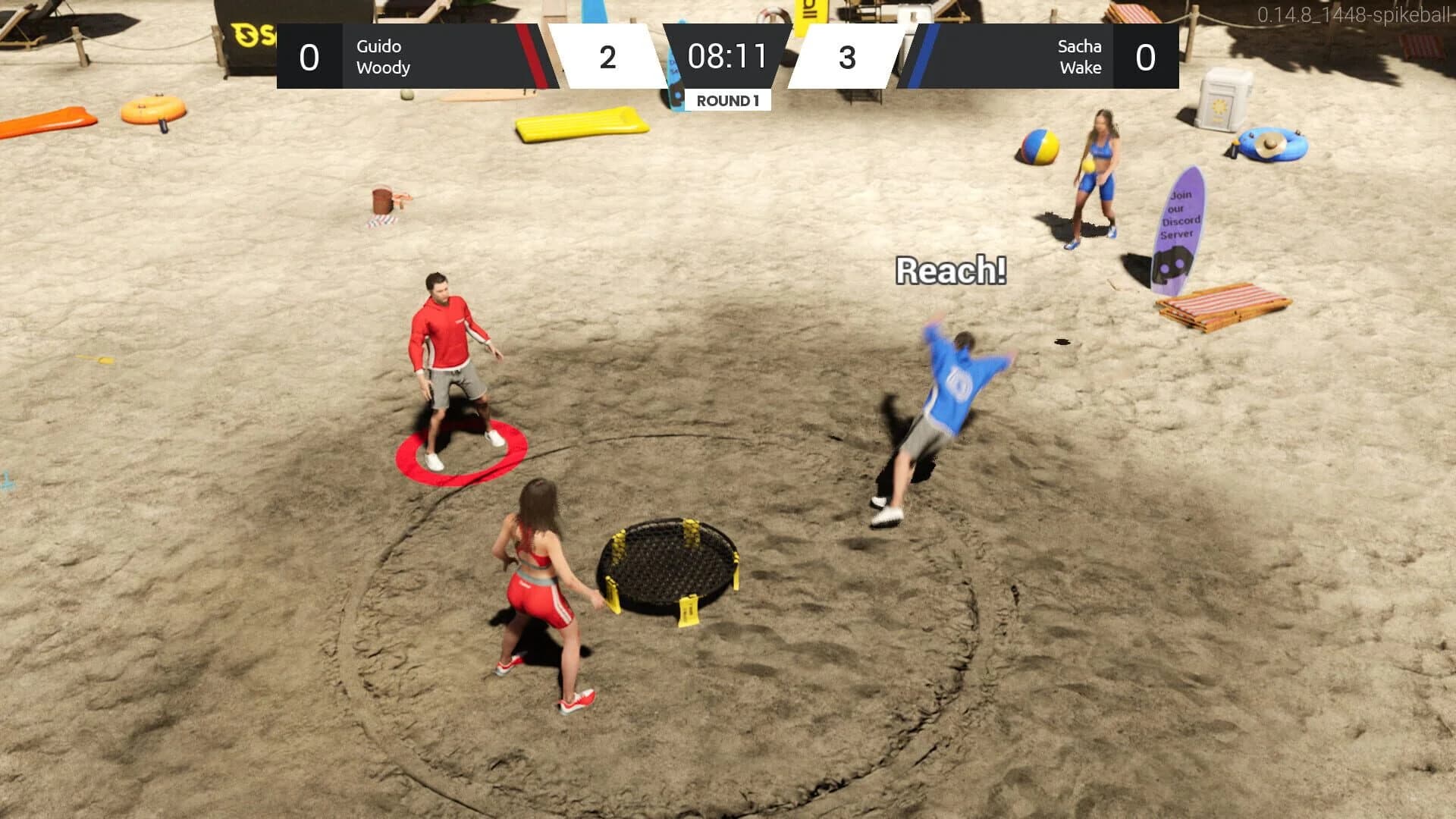Switch to the 08:11 match timer display

pos(728,57)
